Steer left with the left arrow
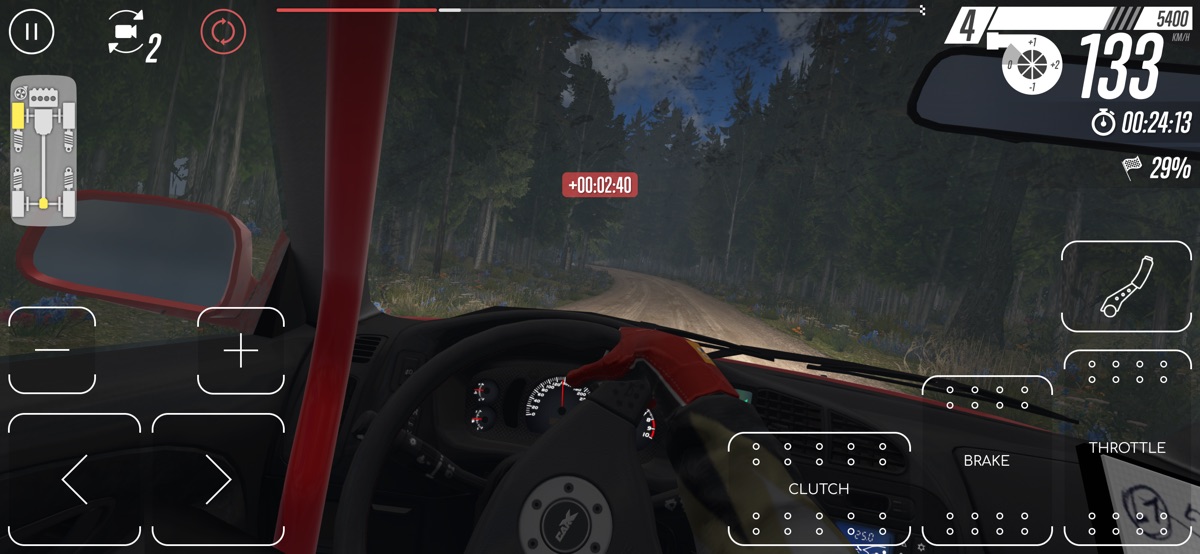The width and height of the screenshot is (1200, 554). tap(75, 480)
